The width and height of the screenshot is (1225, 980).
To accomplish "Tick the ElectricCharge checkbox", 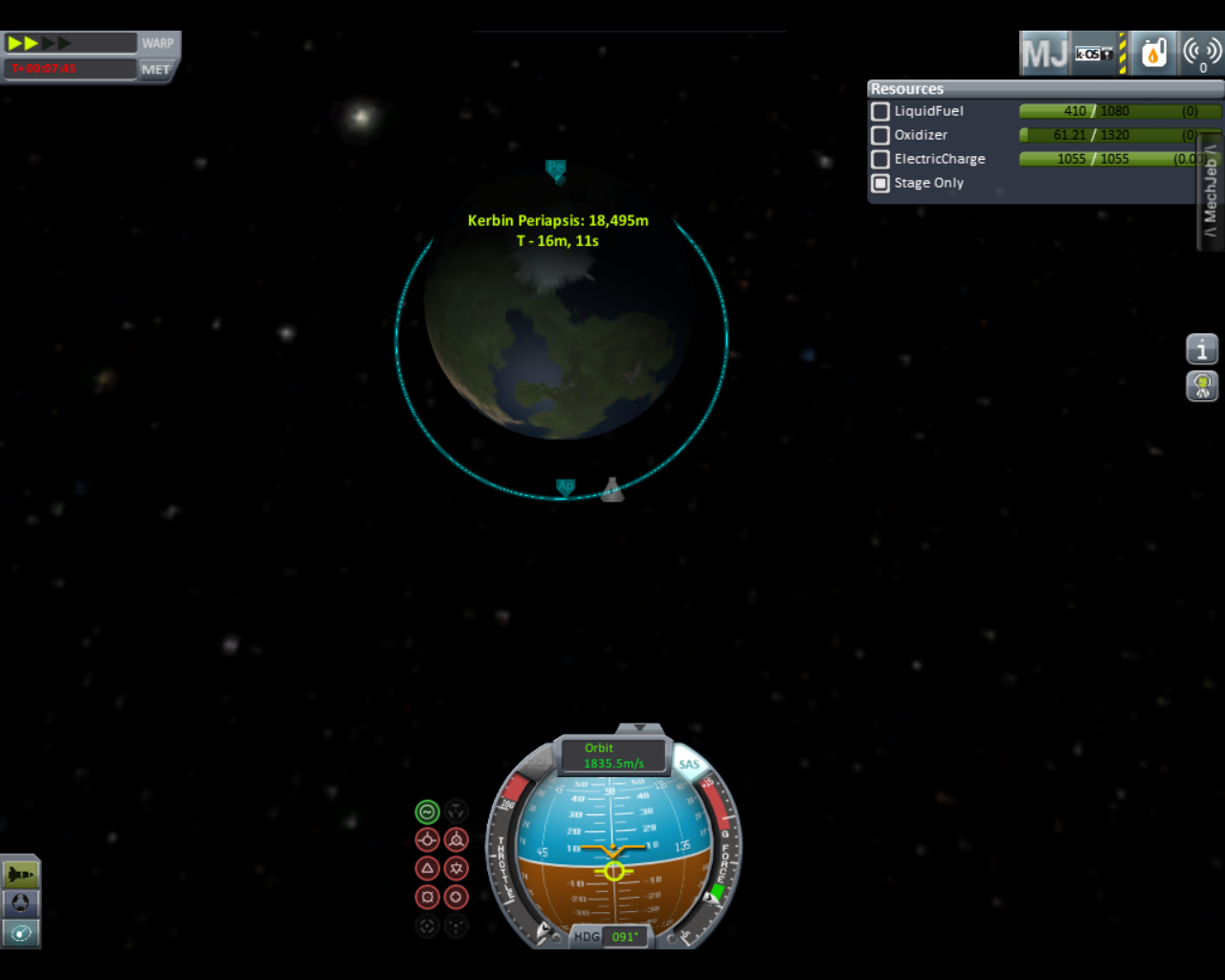I will tap(880, 159).
